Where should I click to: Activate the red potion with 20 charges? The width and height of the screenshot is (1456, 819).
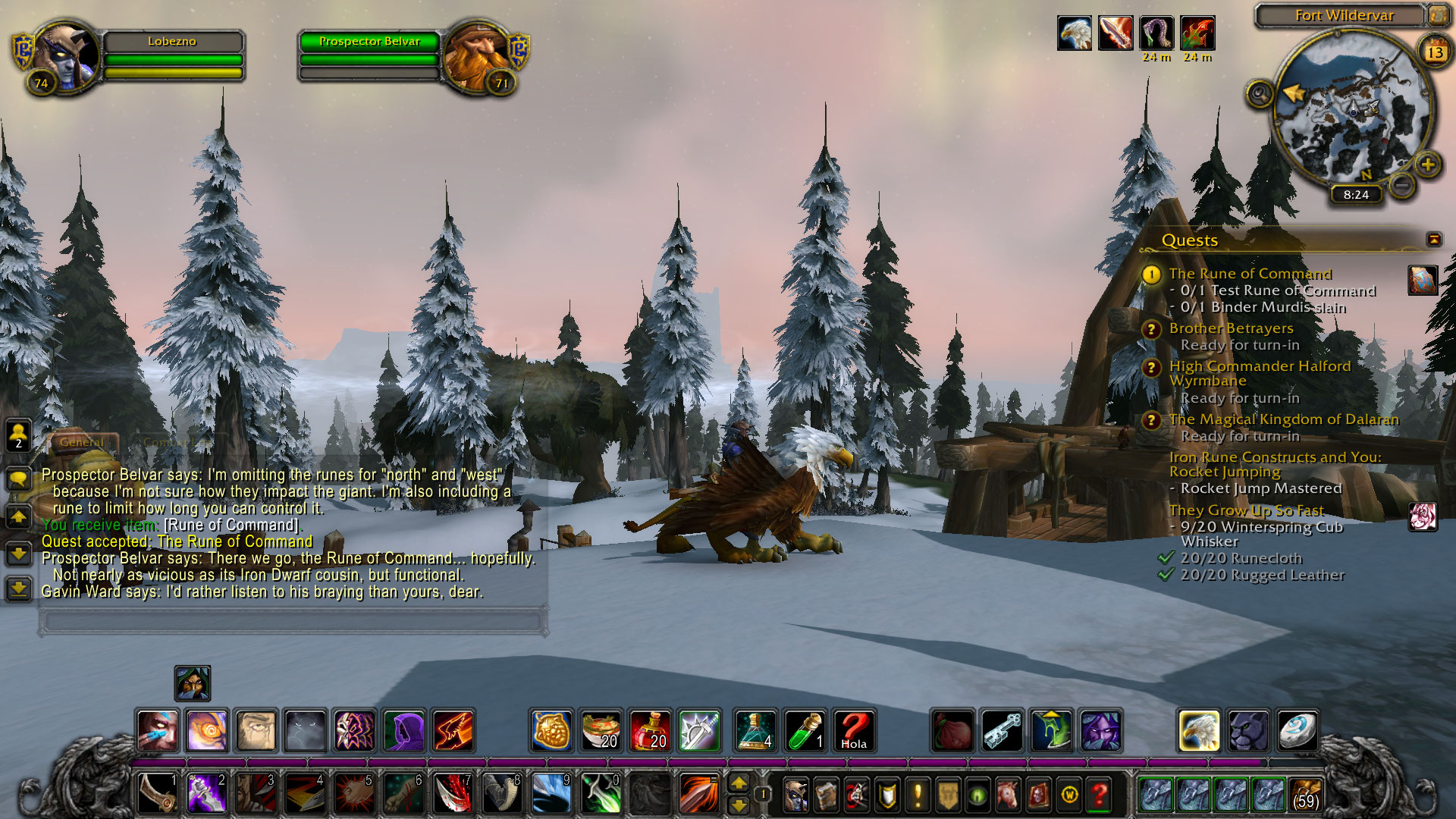pyautogui.click(x=650, y=731)
